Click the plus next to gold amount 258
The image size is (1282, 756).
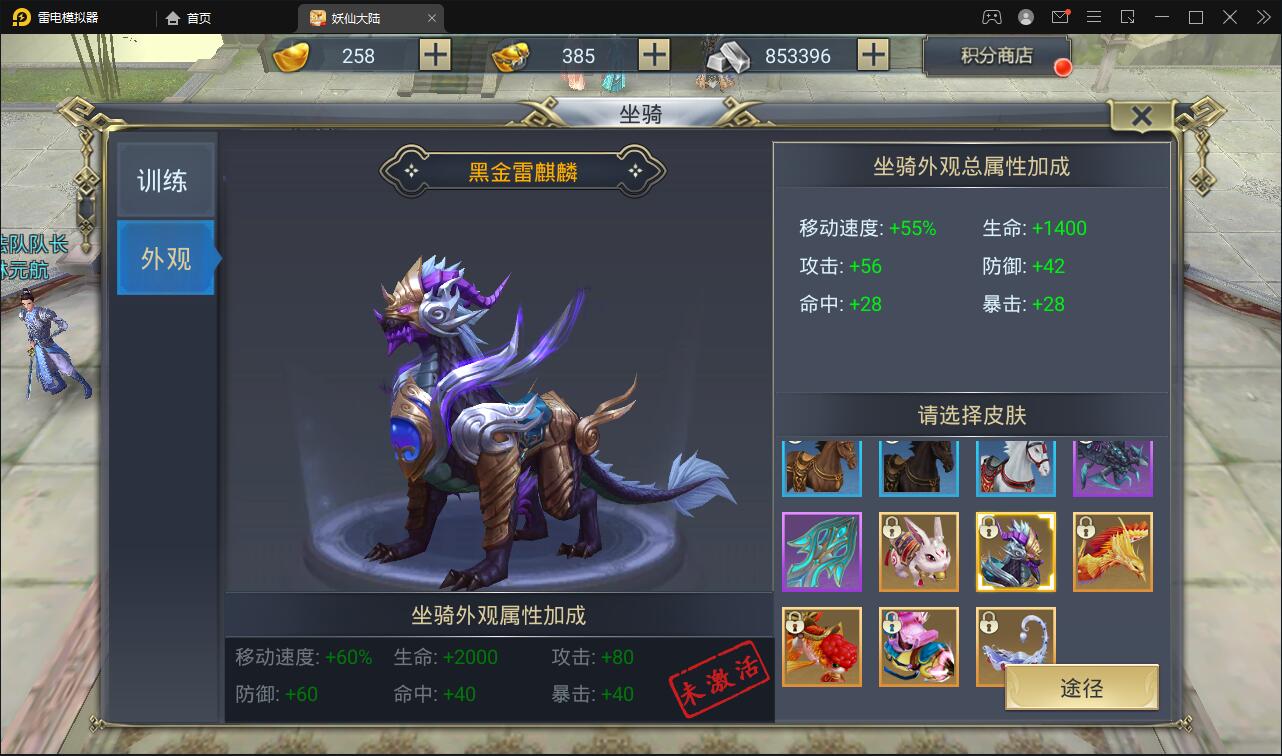[434, 56]
